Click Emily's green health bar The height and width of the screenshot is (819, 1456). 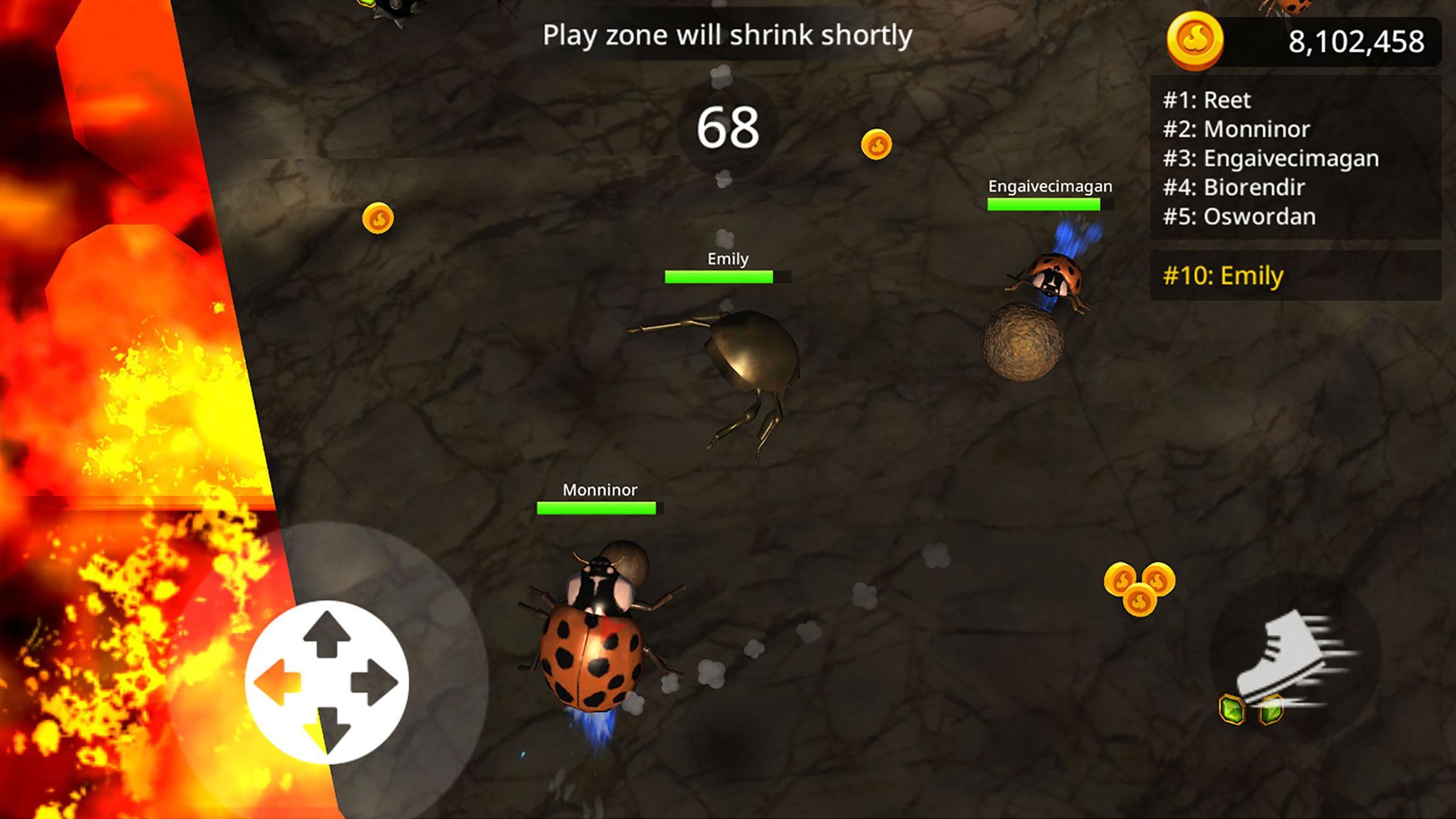(719, 278)
